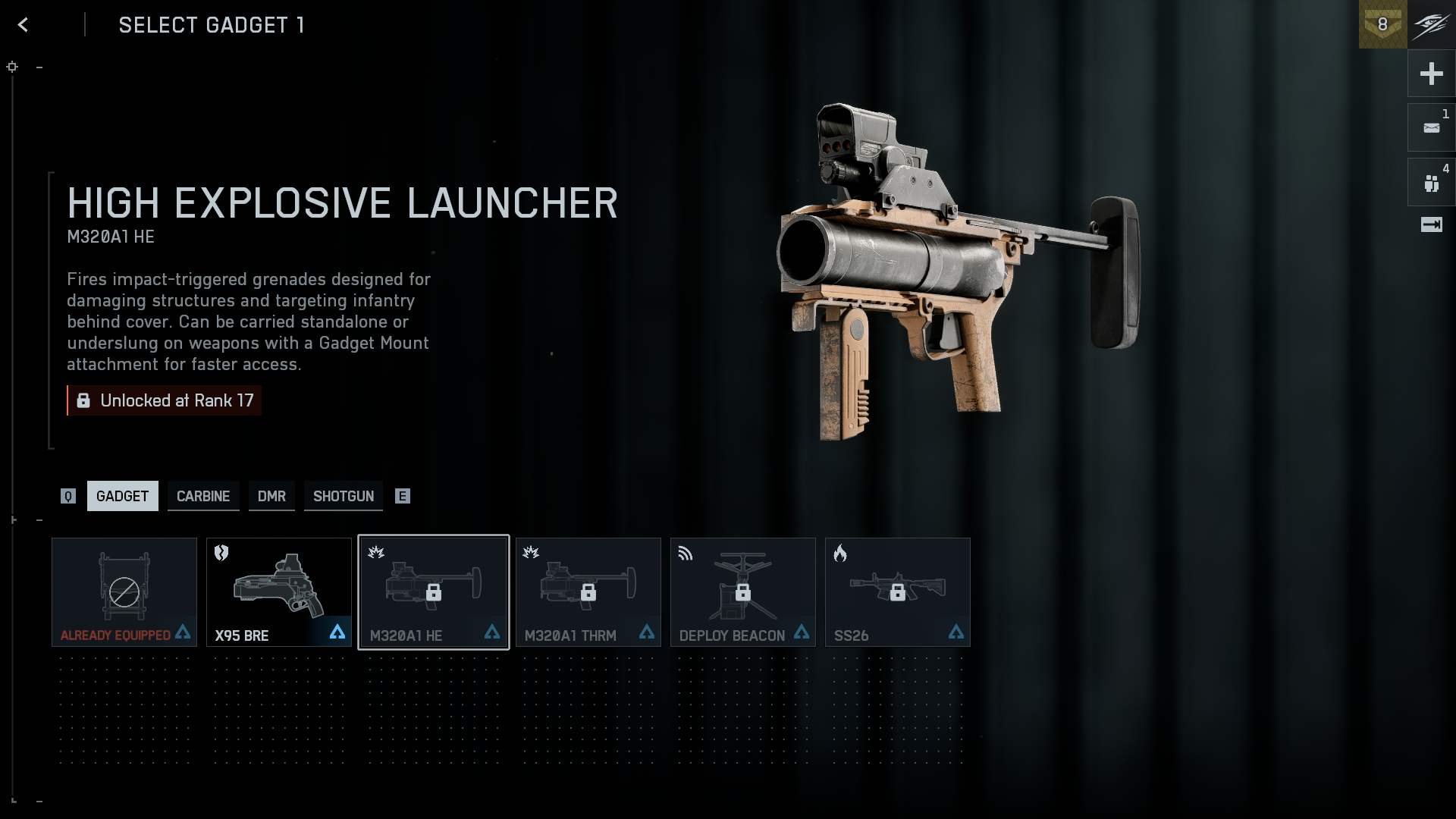Viewport: 1456px width, 819px height.
Task: Open the squad icon showing four
Action: (x=1431, y=183)
